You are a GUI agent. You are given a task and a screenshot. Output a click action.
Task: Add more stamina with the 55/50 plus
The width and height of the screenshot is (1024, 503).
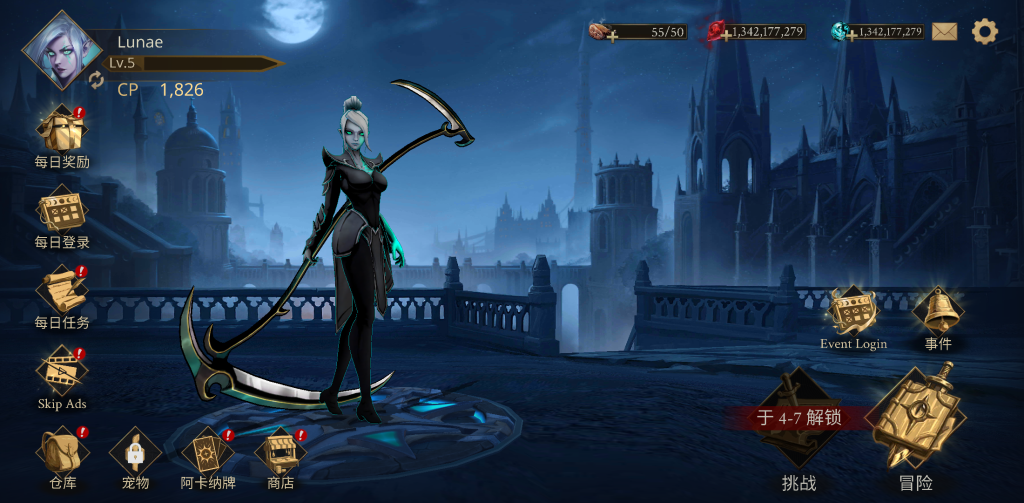[612, 36]
